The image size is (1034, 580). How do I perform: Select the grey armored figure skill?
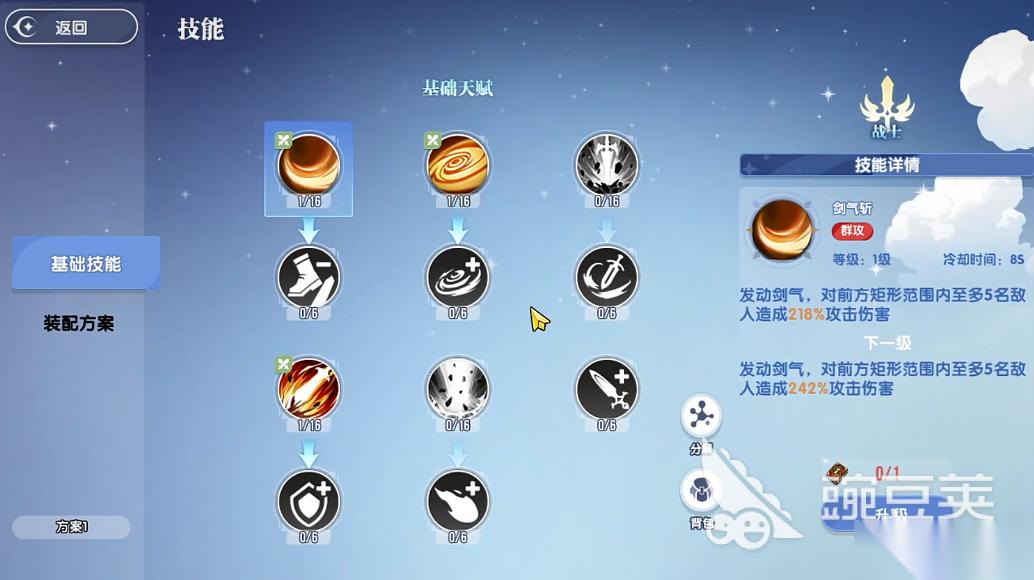[607, 165]
